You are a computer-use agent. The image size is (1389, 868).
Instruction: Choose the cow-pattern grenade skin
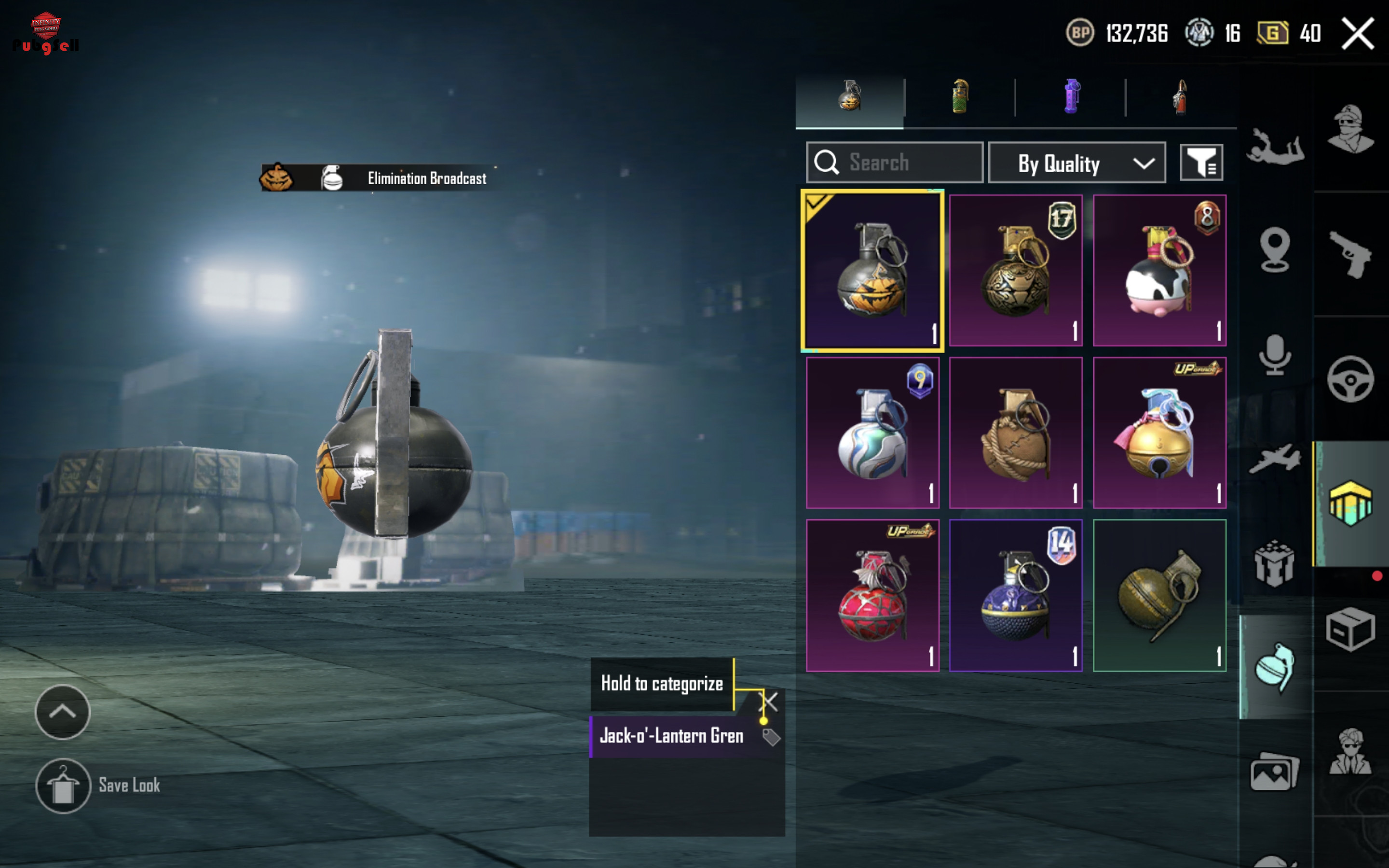click(x=1159, y=271)
